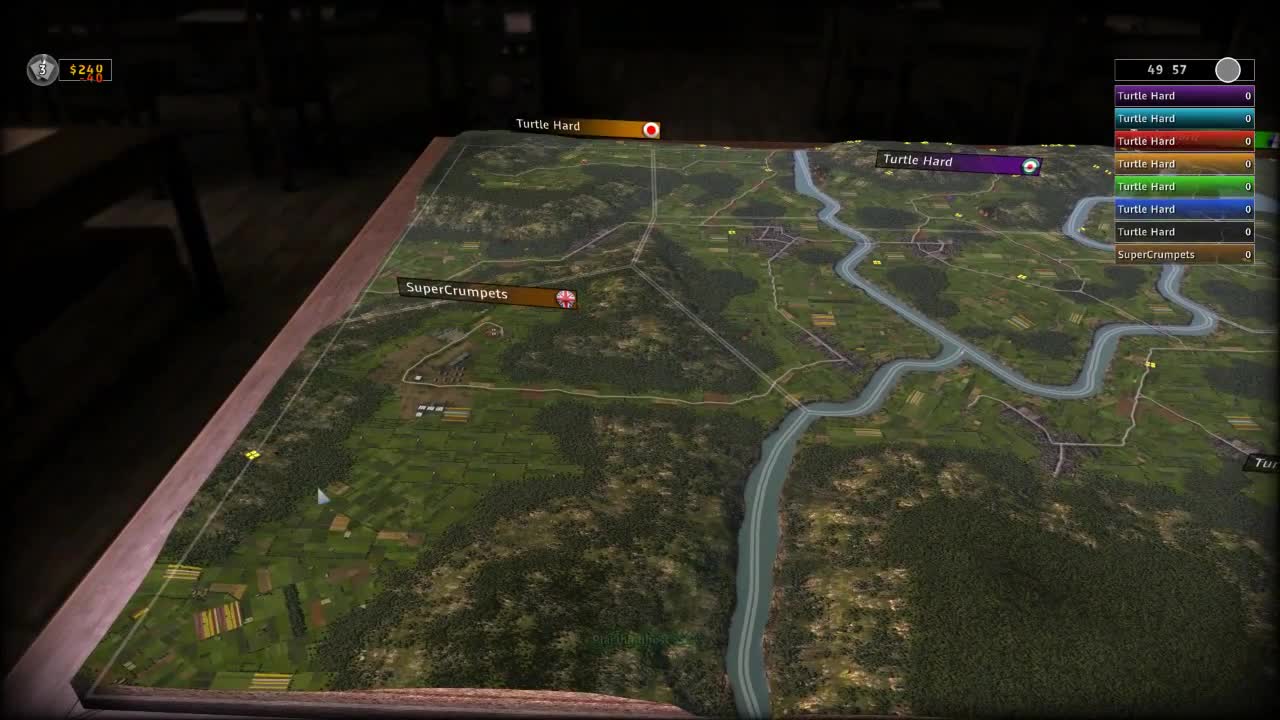Expand the orange Turtle Hard map banner
This screenshot has height=720, width=1280.
coord(585,127)
